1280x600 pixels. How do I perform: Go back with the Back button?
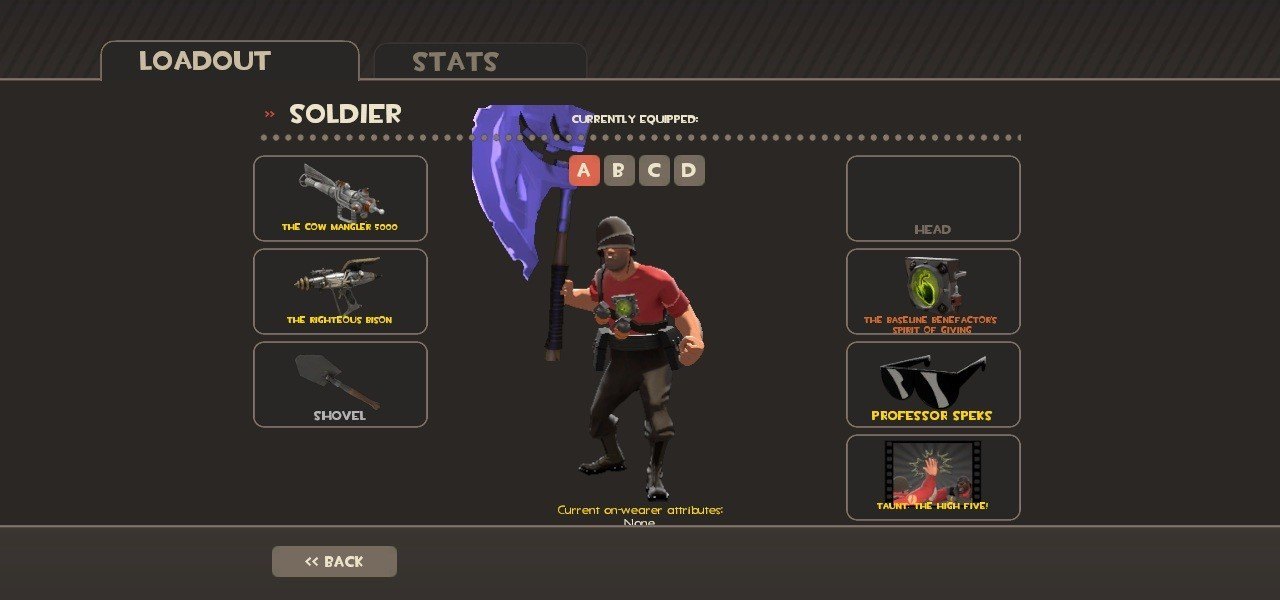point(334,561)
